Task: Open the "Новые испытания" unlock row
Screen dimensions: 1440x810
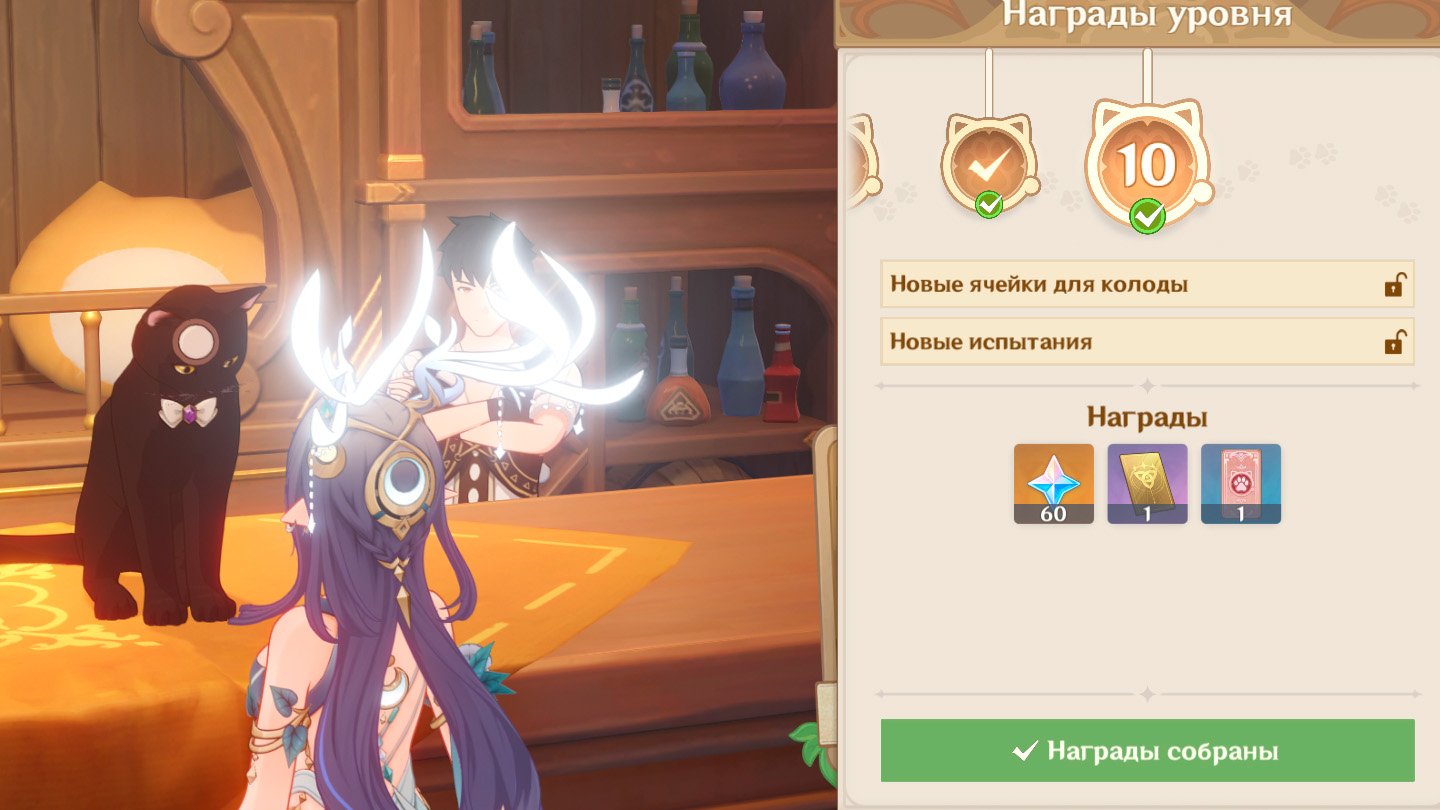Action: tap(1147, 342)
